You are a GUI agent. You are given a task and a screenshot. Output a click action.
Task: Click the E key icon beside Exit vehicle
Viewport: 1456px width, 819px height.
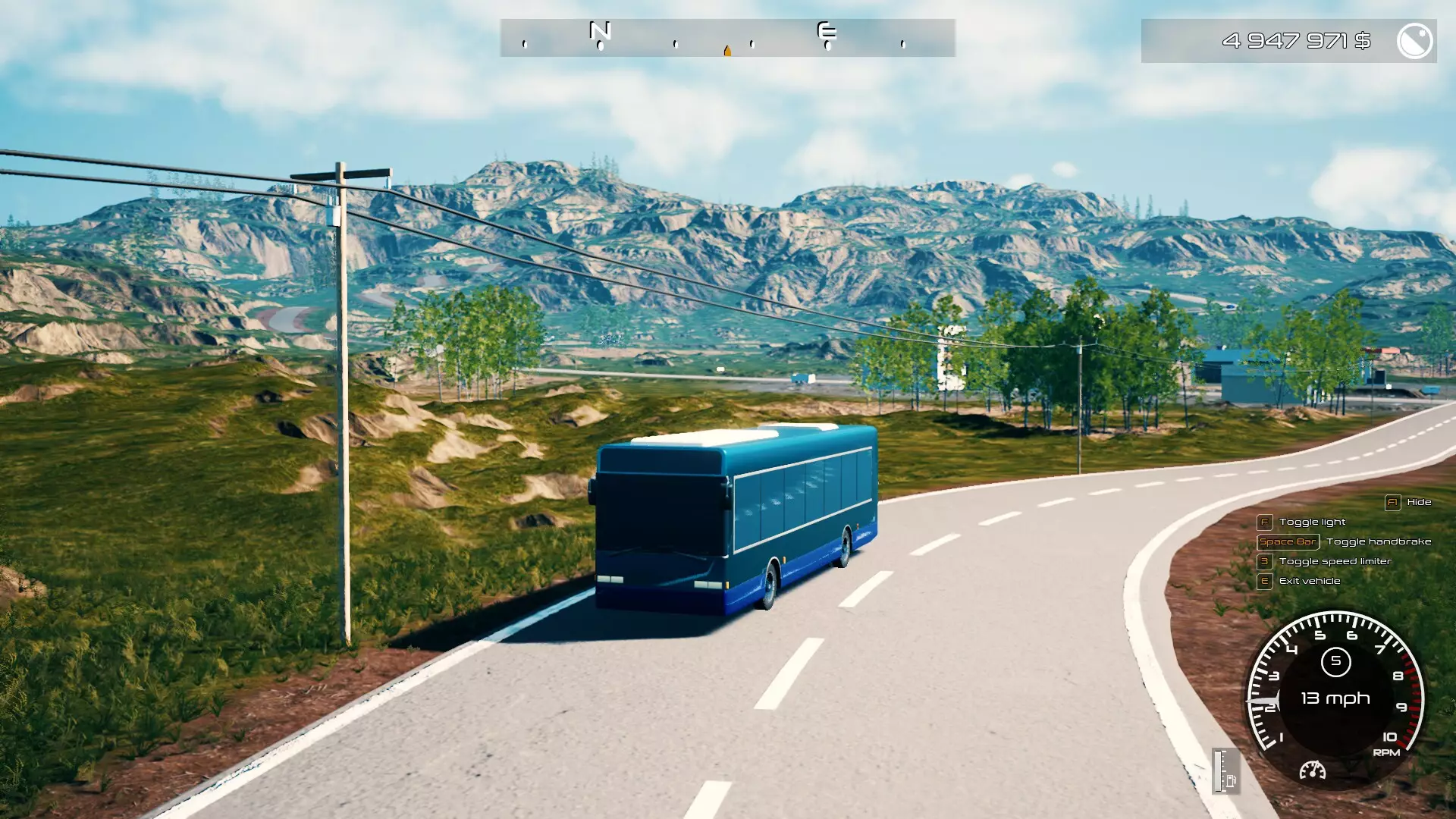point(1263,580)
